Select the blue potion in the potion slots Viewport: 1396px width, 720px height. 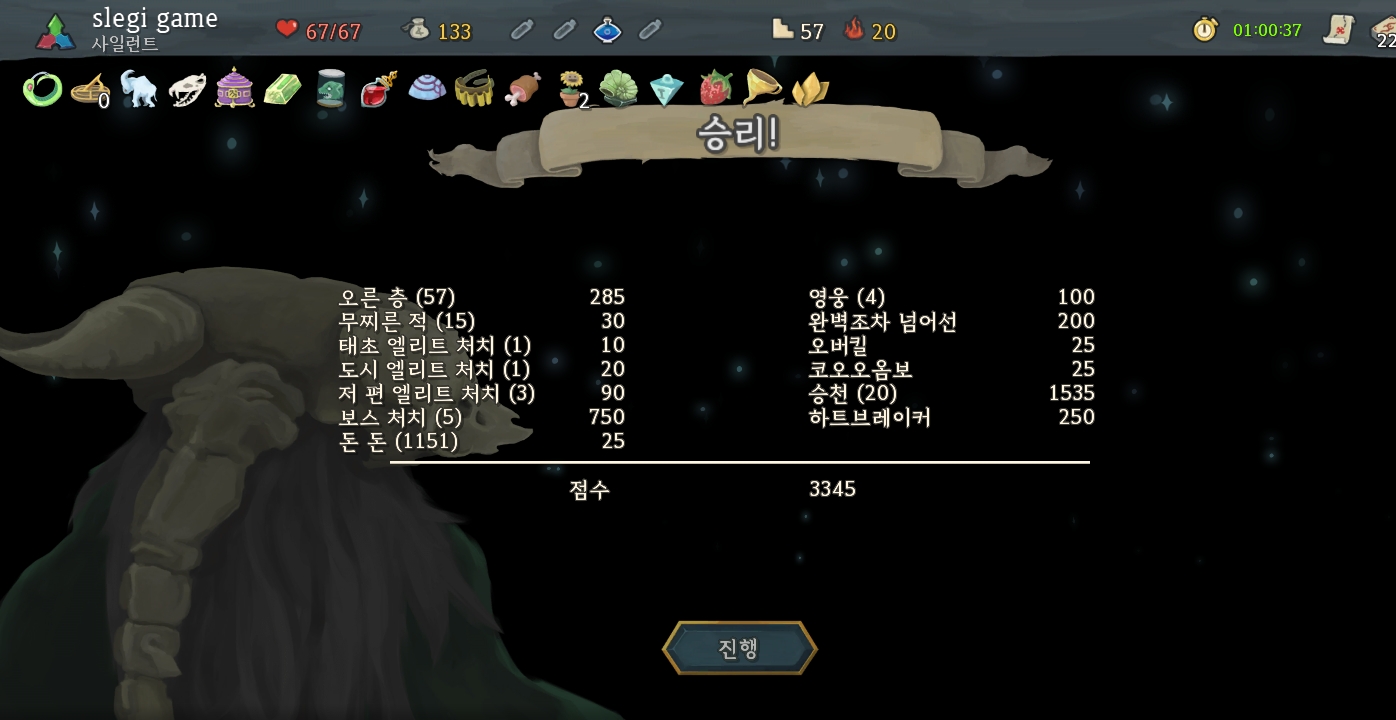pos(607,30)
